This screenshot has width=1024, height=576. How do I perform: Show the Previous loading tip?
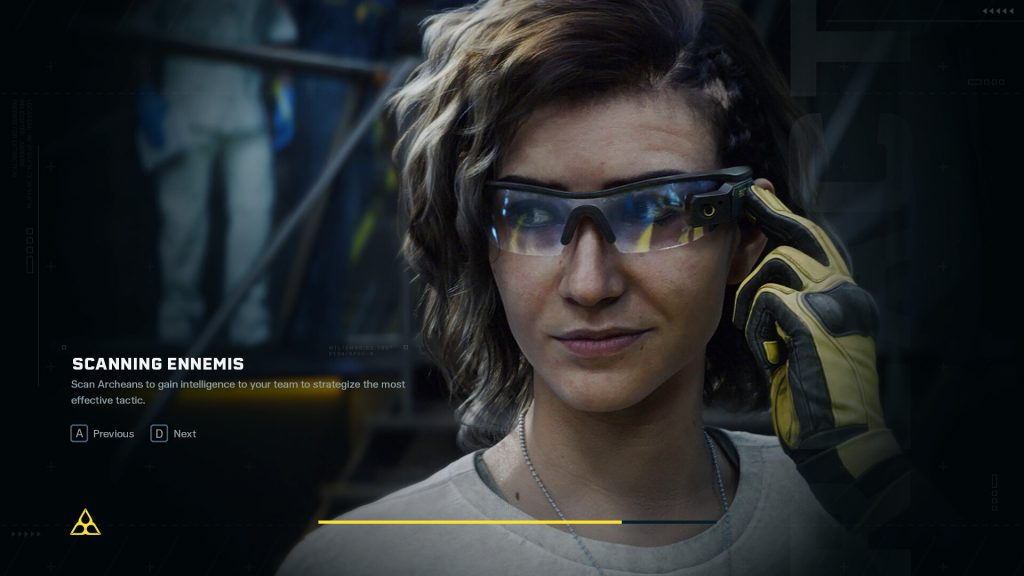pos(102,434)
